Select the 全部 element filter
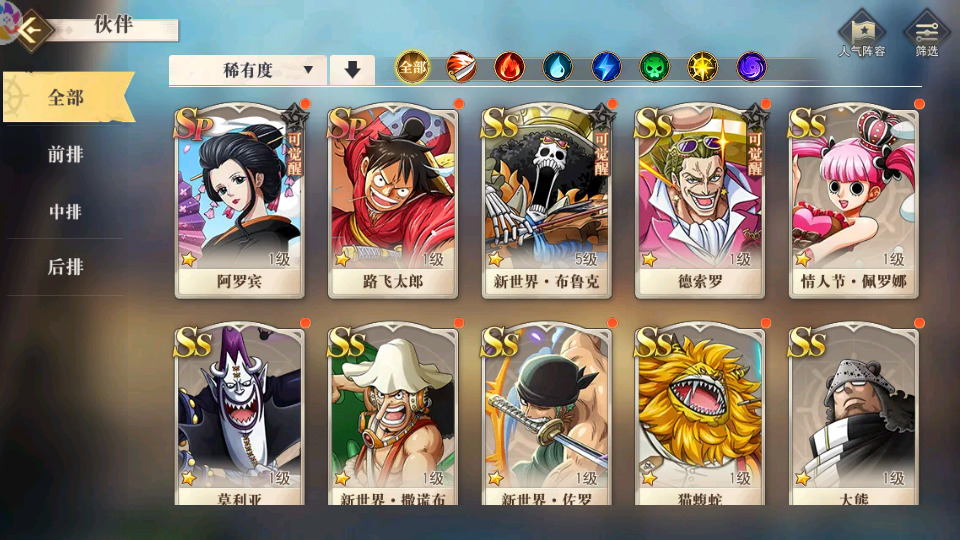Screen dimensions: 960x540 (x=412, y=67)
